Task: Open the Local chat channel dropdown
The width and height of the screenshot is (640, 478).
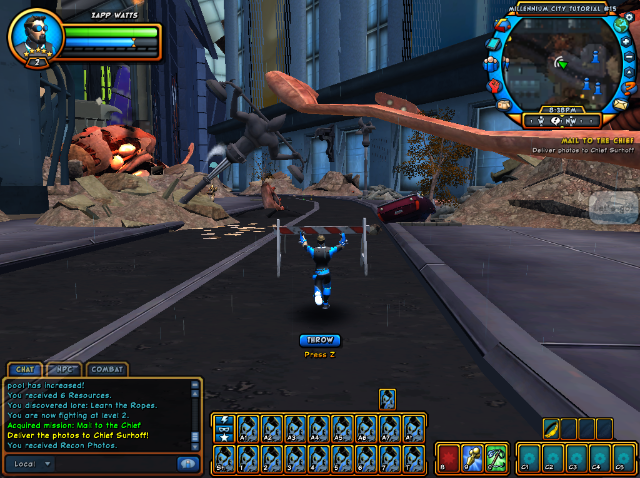Action: click(30, 464)
